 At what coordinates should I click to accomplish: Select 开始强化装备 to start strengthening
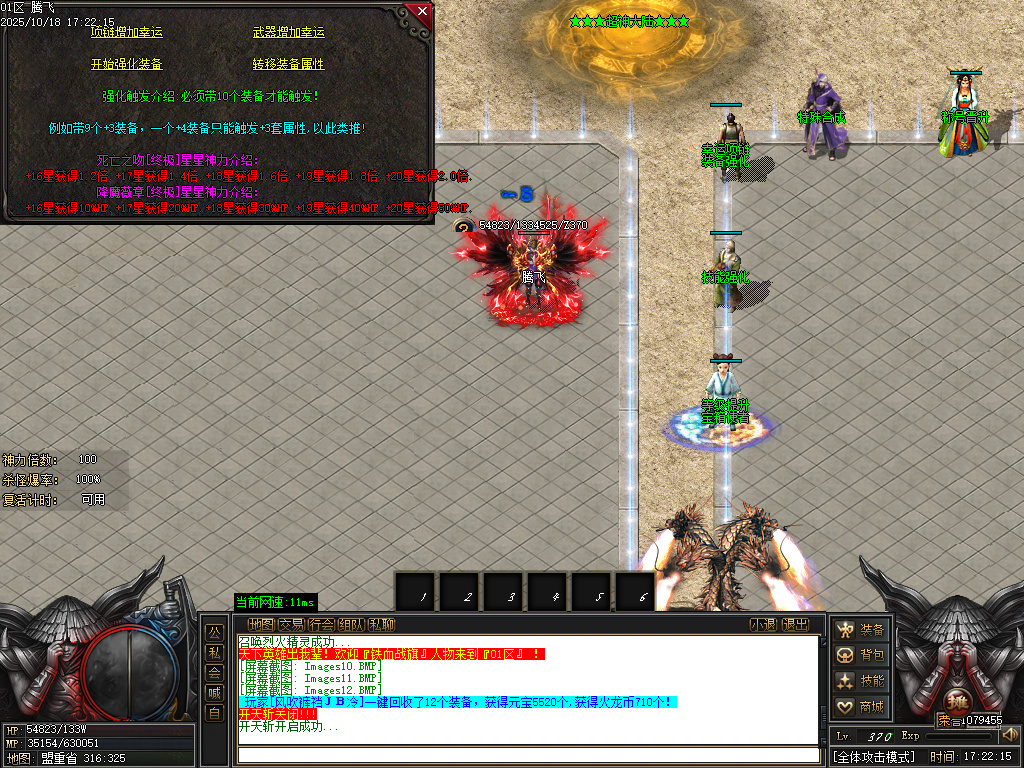(x=127, y=64)
